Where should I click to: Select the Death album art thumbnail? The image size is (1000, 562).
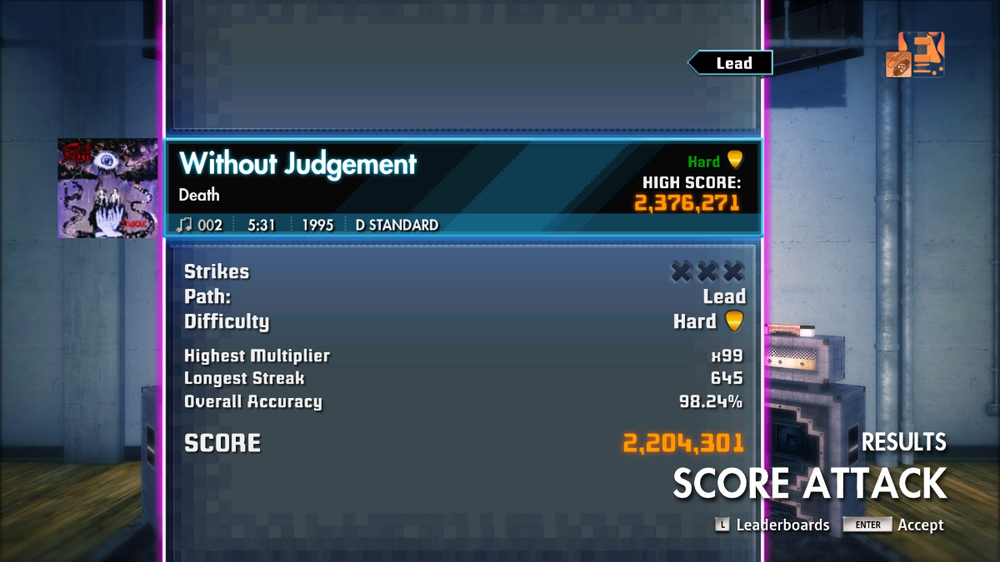107,188
